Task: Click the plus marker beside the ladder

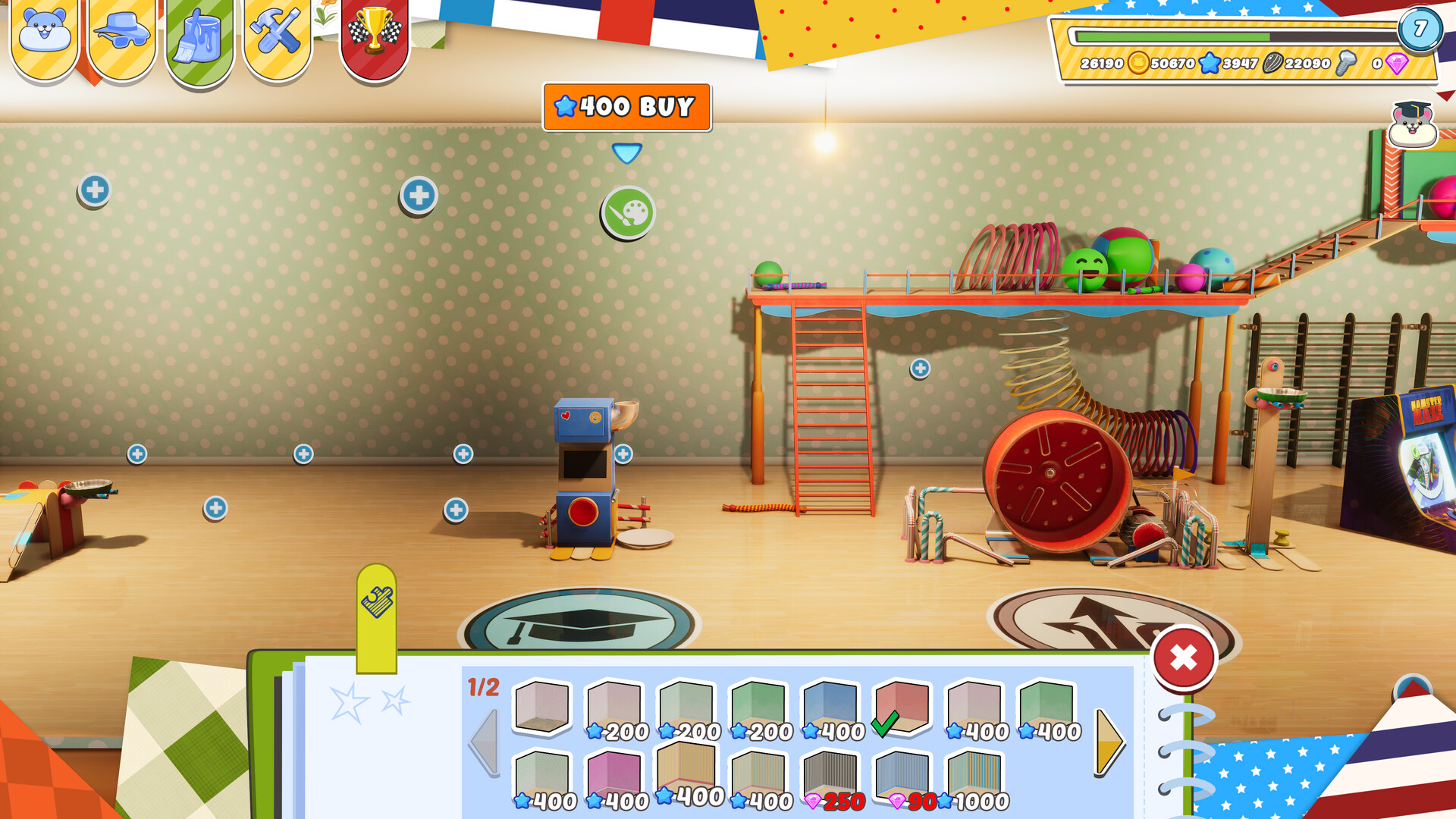Action: point(920,369)
